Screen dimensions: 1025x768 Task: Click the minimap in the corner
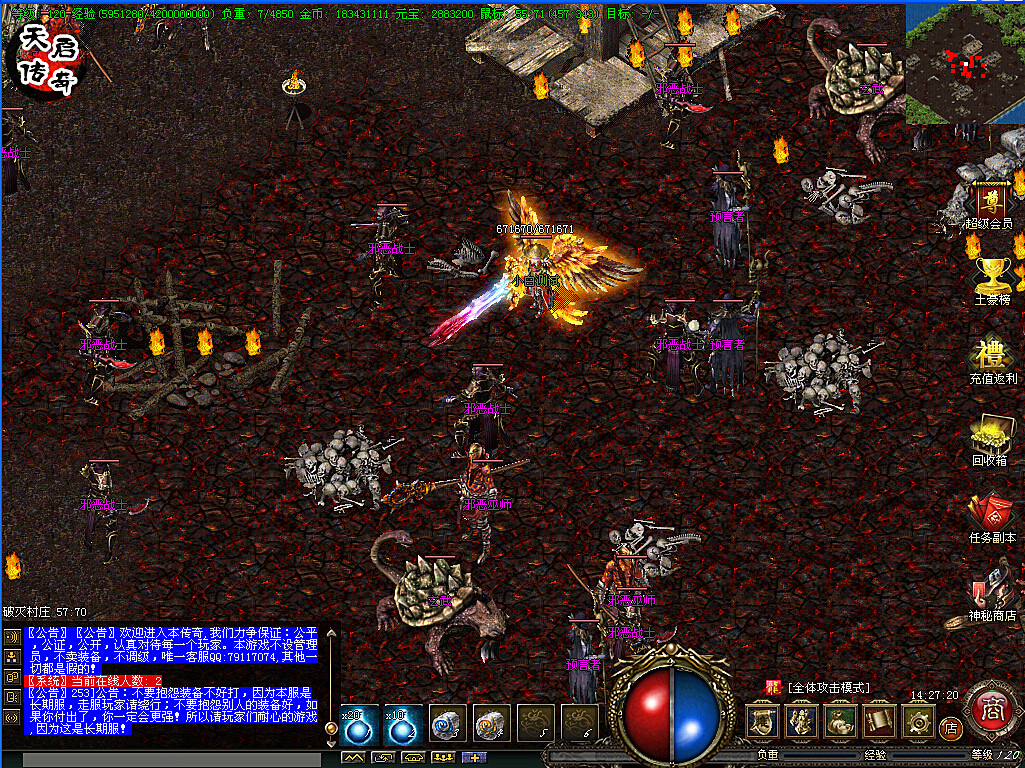[964, 62]
